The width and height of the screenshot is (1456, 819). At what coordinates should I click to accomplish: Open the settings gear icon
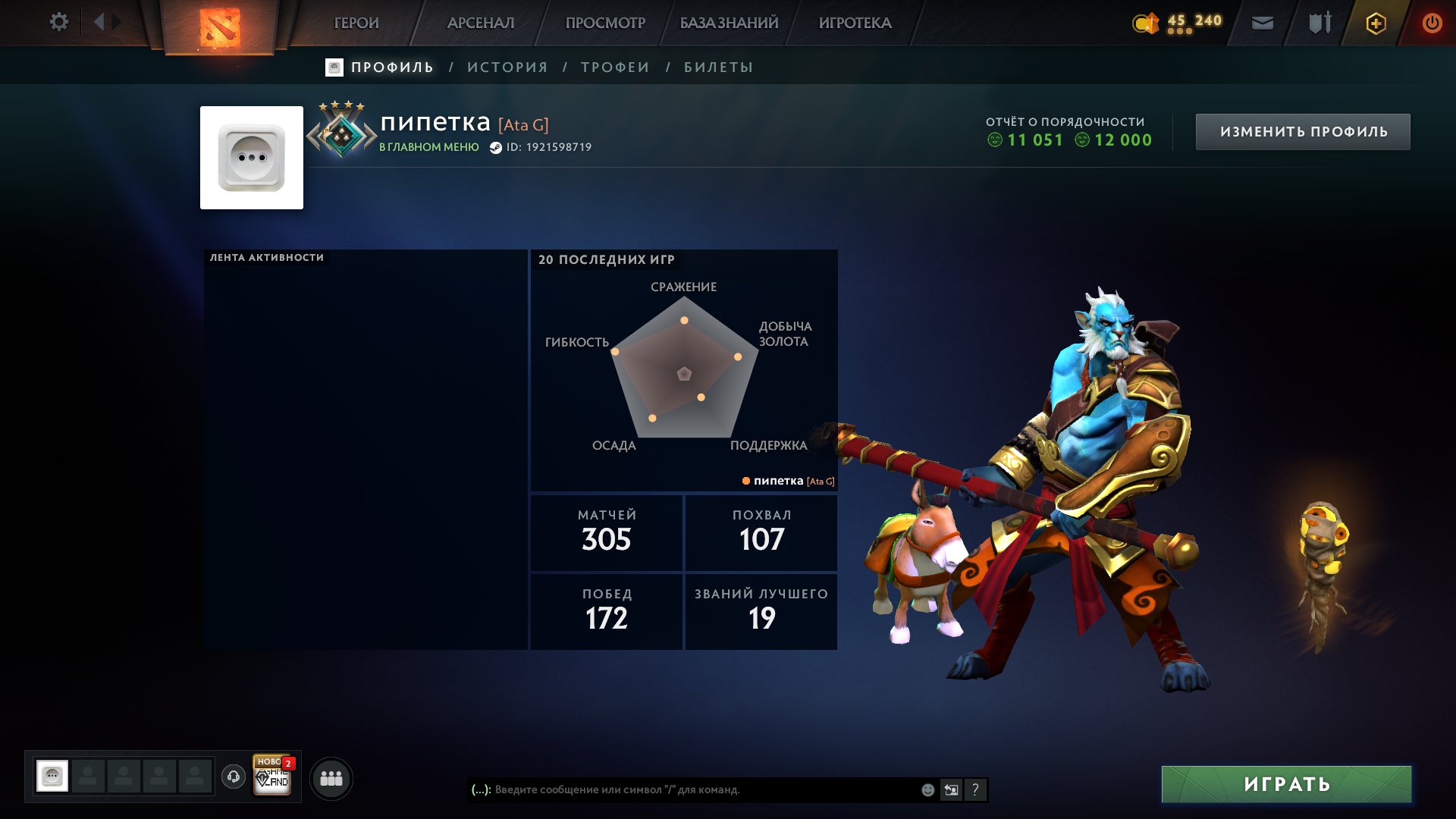point(59,22)
